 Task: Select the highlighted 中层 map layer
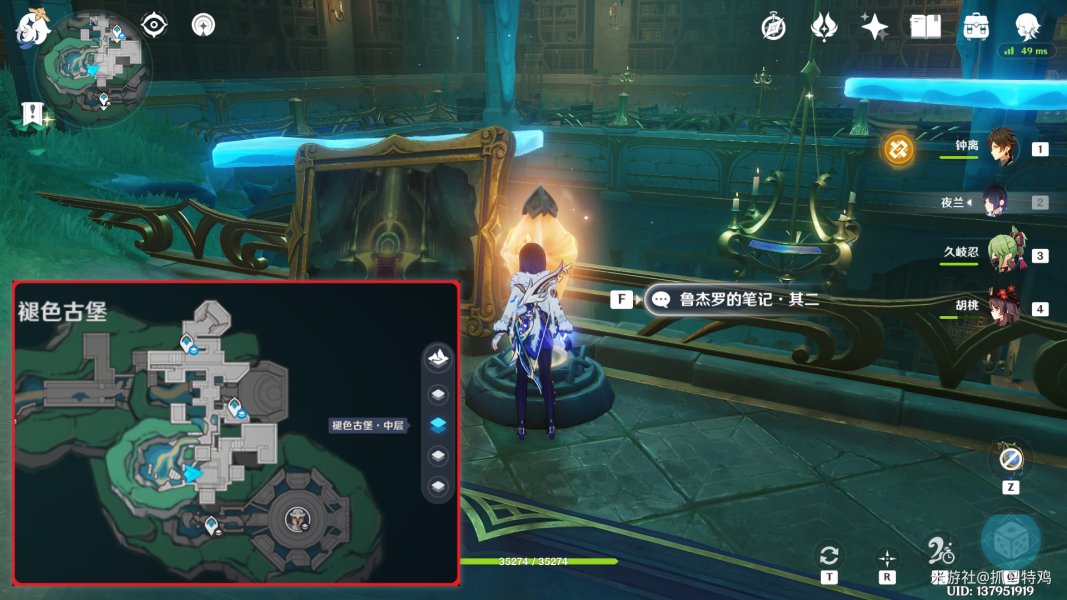(437, 425)
